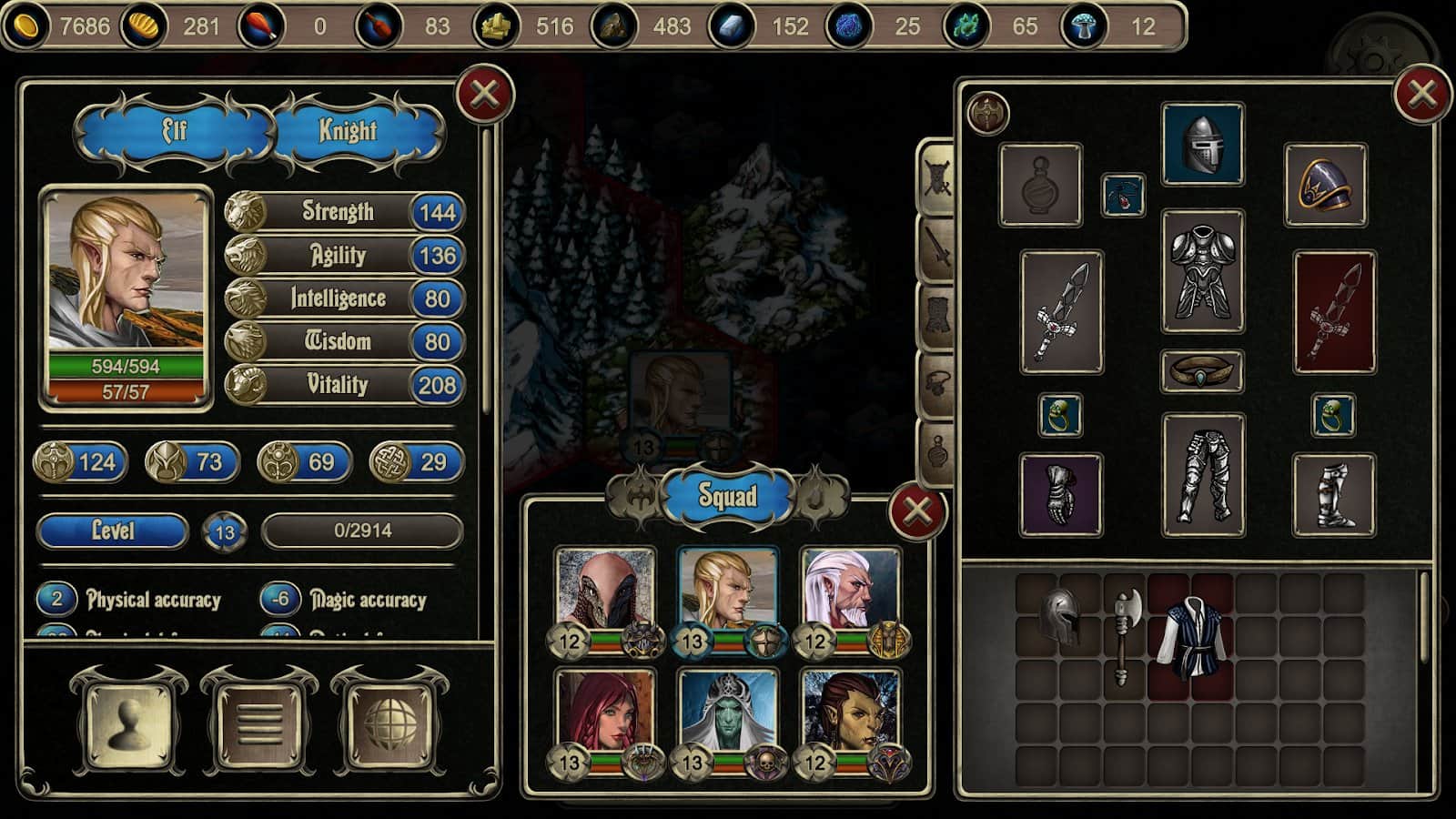This screenshot has width=1456, height=819.
Task: Select the equipped helmet slot
Action: click(x=1201, y=144)
